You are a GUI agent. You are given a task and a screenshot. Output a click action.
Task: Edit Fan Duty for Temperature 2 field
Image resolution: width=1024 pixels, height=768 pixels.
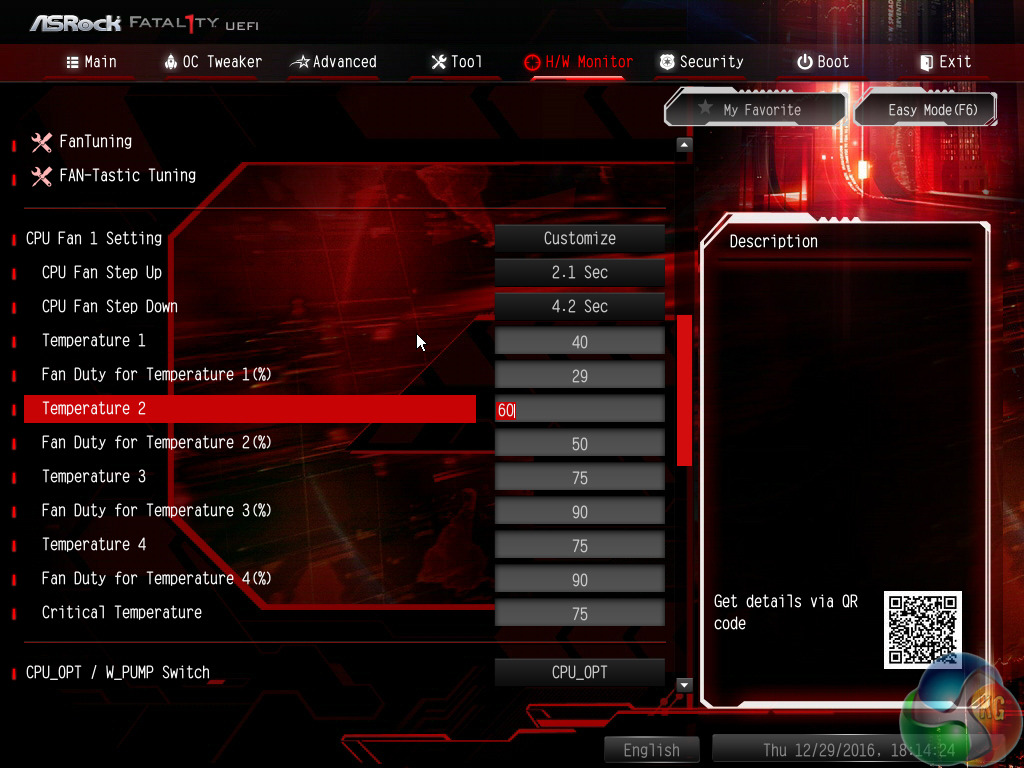tap(580, 444)
